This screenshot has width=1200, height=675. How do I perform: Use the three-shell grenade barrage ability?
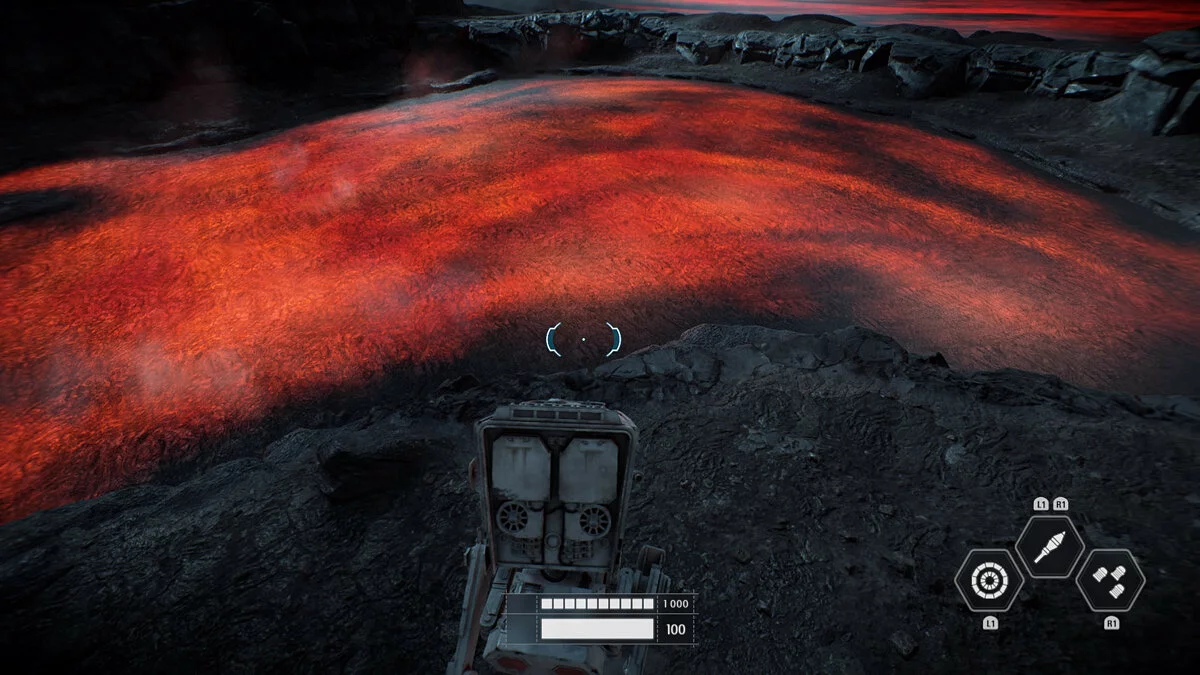point(1110,580)
